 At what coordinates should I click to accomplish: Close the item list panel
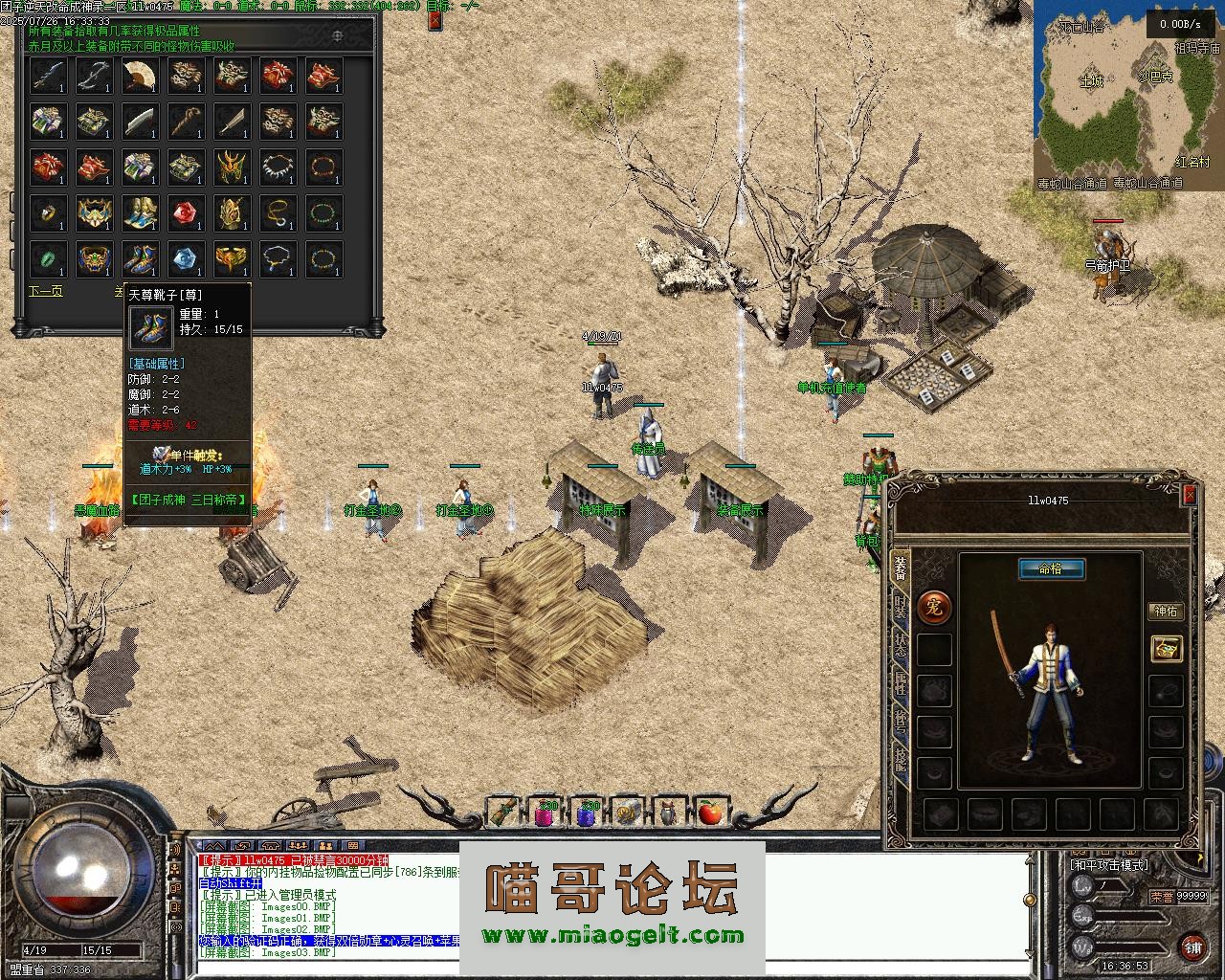435,19
